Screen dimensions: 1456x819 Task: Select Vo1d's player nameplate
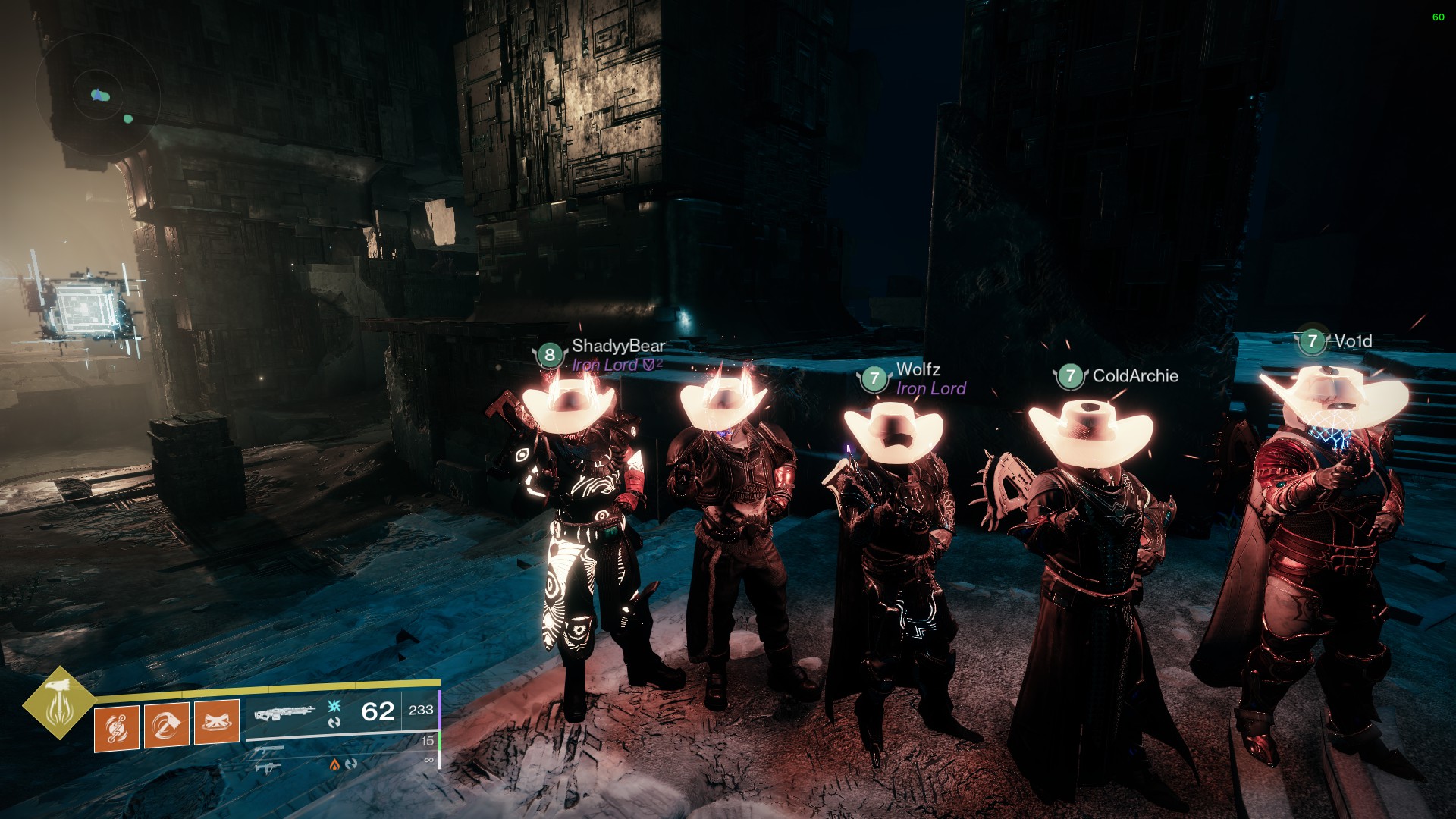pos(1352,342)
